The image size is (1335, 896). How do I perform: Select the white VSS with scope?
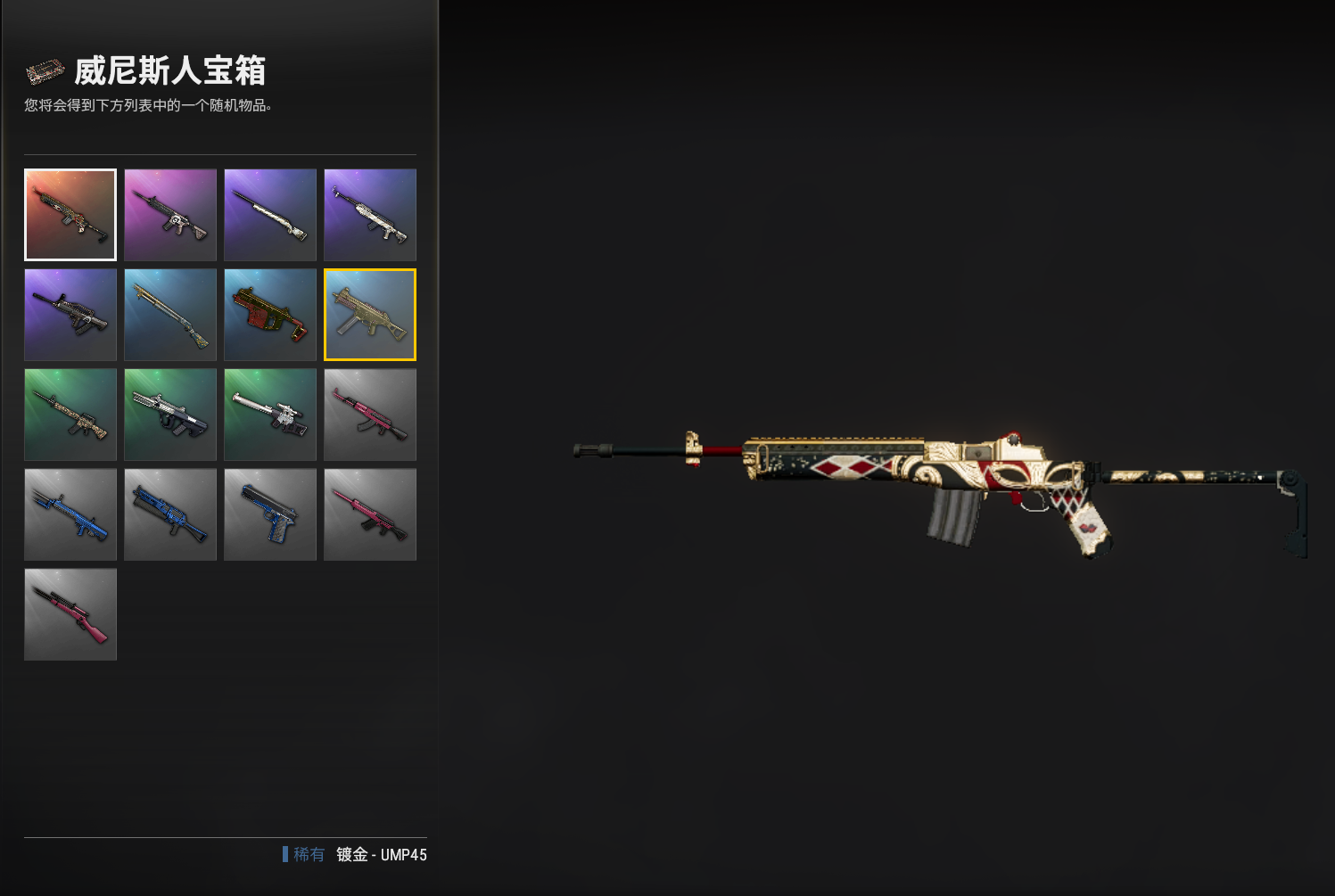(x=270, y=415)
